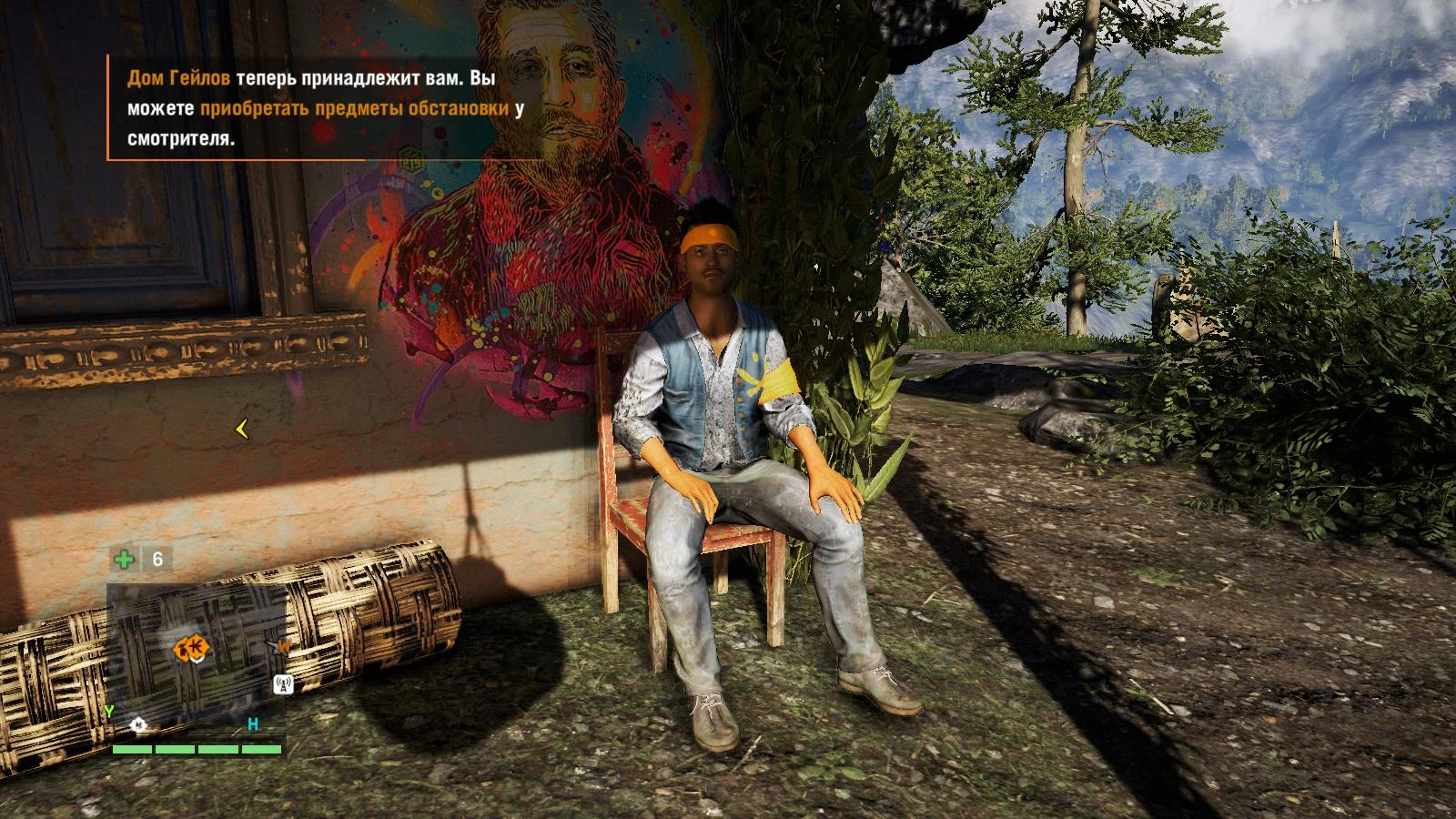
Task: Select the green syringe health icon
Action: pos(125,560)
